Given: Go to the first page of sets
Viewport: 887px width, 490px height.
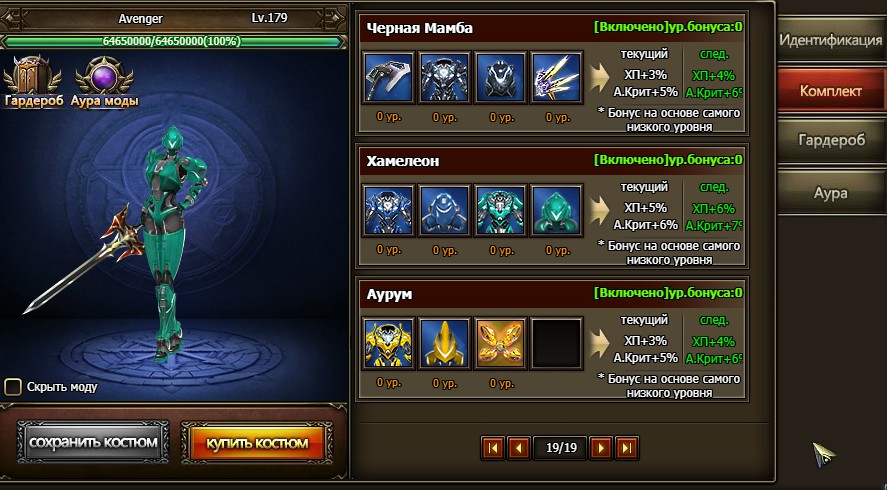Looking at the screenshot, I should coord(493,448).
